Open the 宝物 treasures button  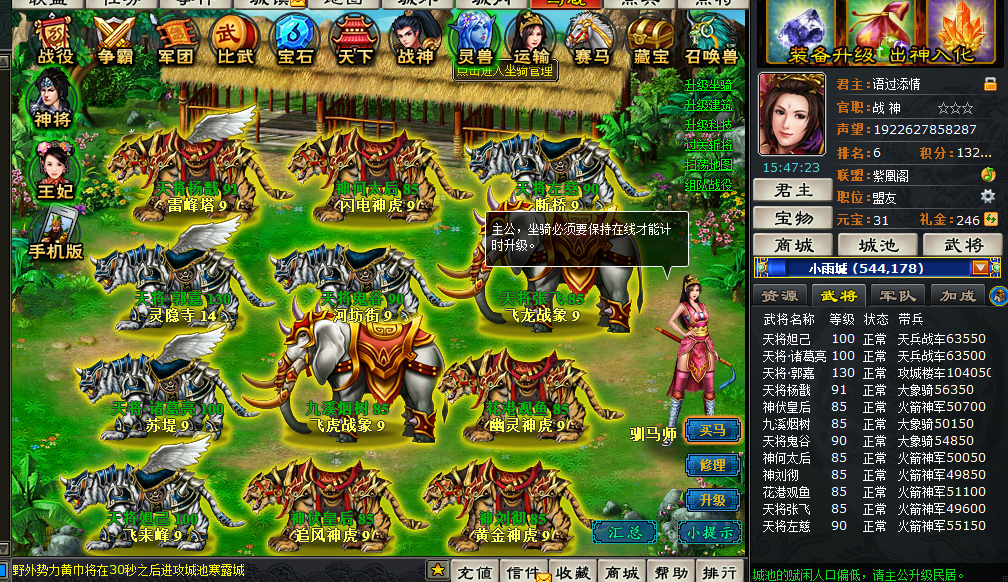[791, 217]
